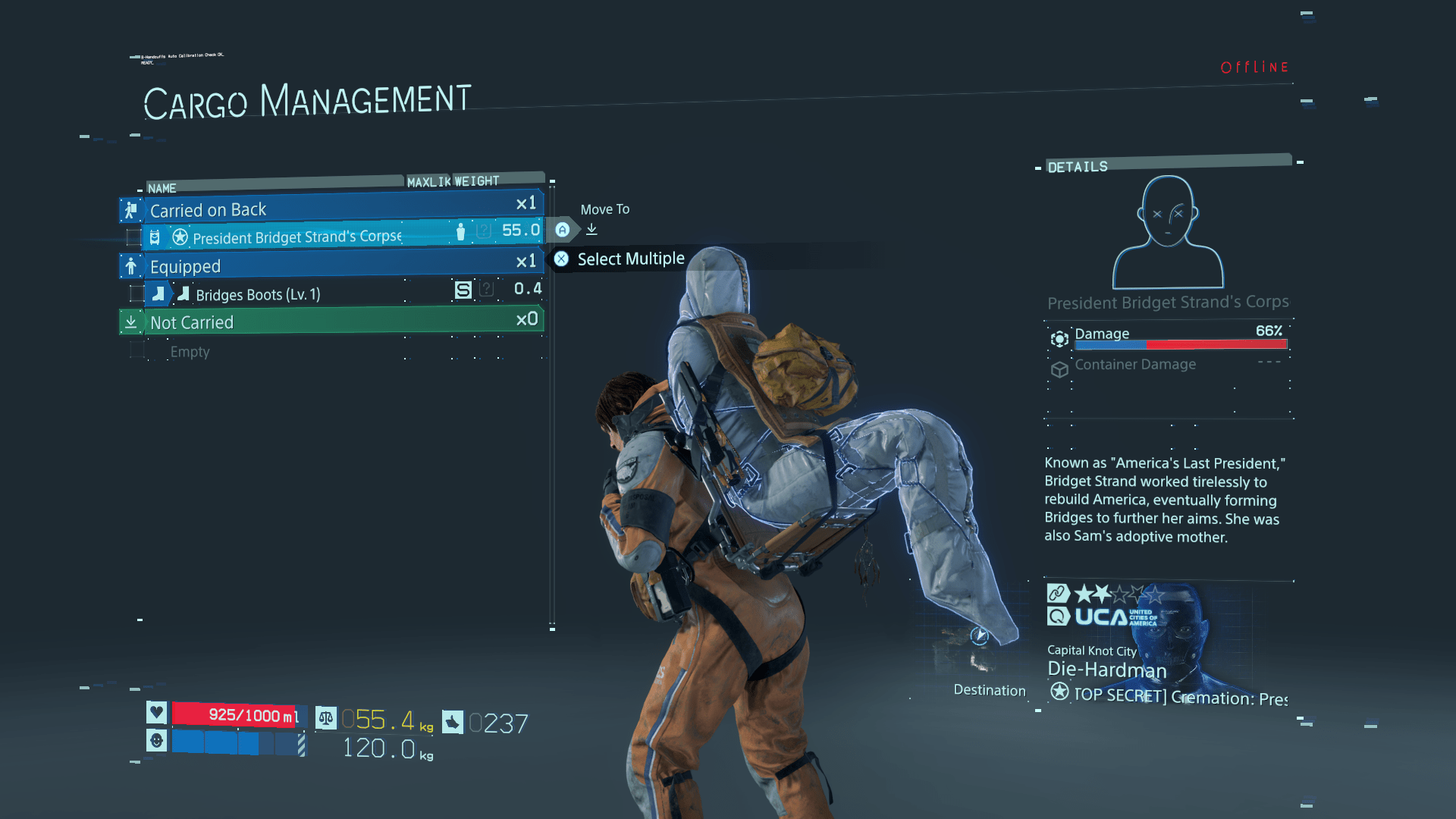Tick the checkbox next to Bridges Boots

tap(136, 293)
